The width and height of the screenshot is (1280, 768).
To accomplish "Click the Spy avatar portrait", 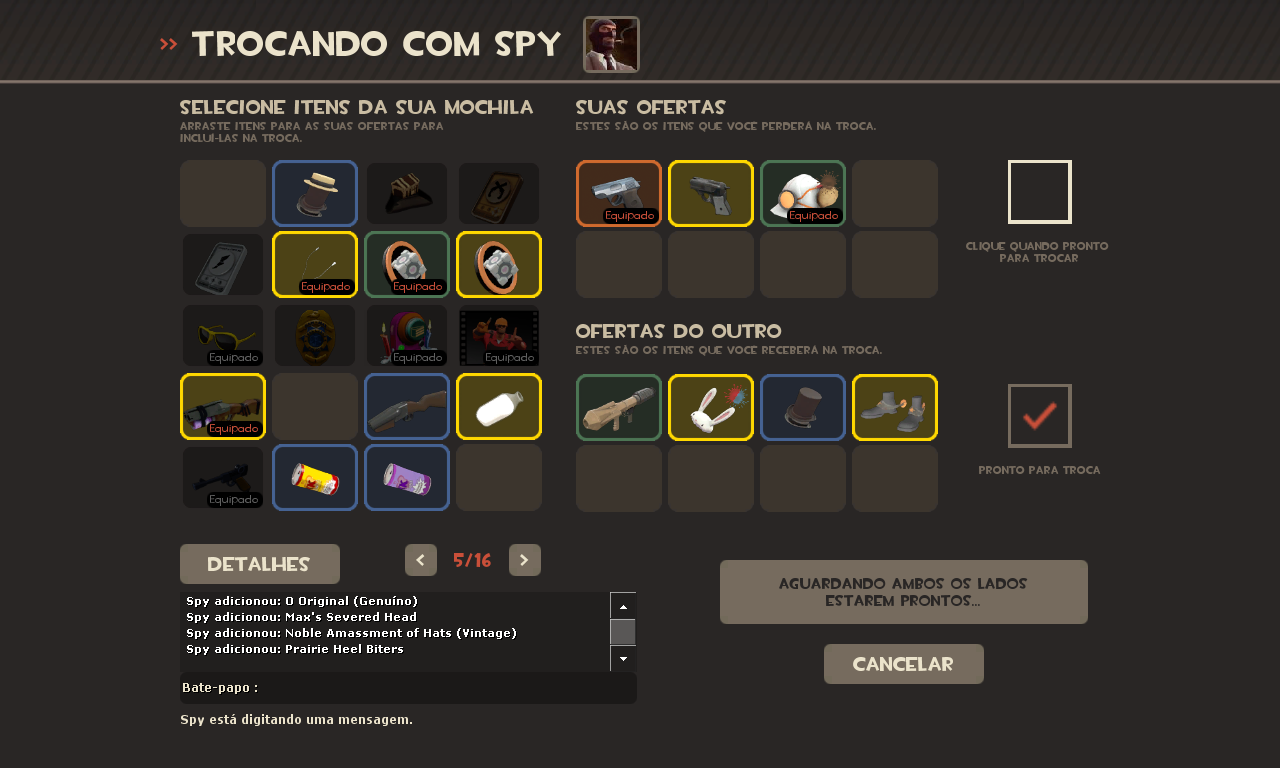I will tap(611, 45).
